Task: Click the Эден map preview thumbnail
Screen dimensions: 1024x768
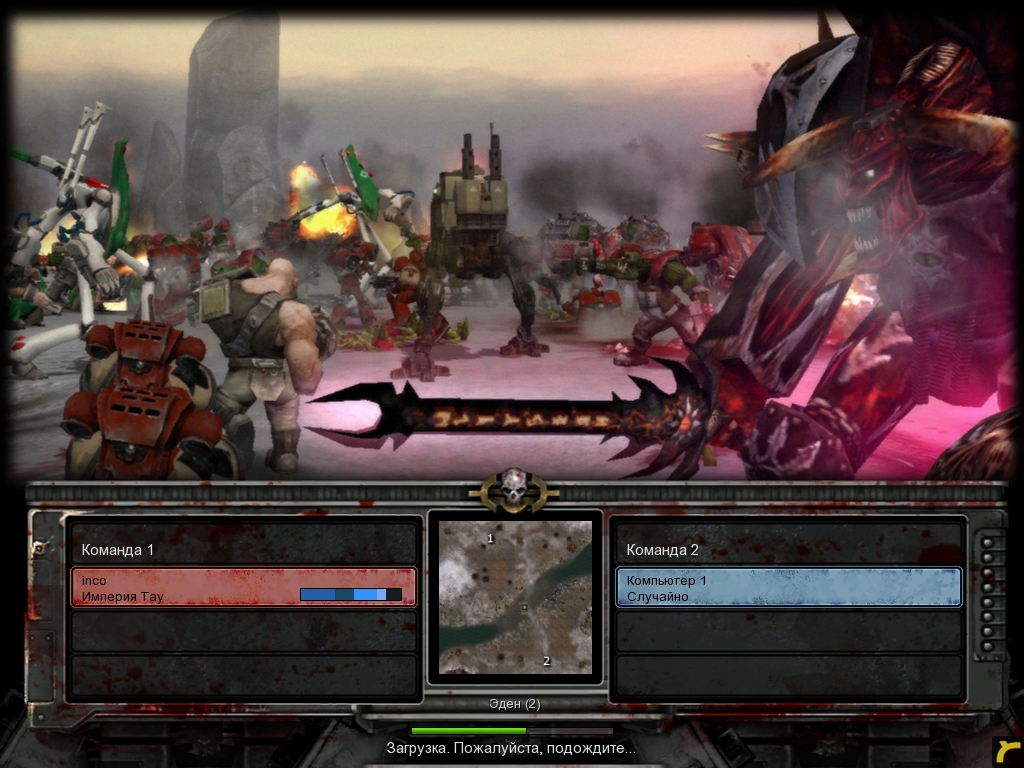Action: click(515, 597)
